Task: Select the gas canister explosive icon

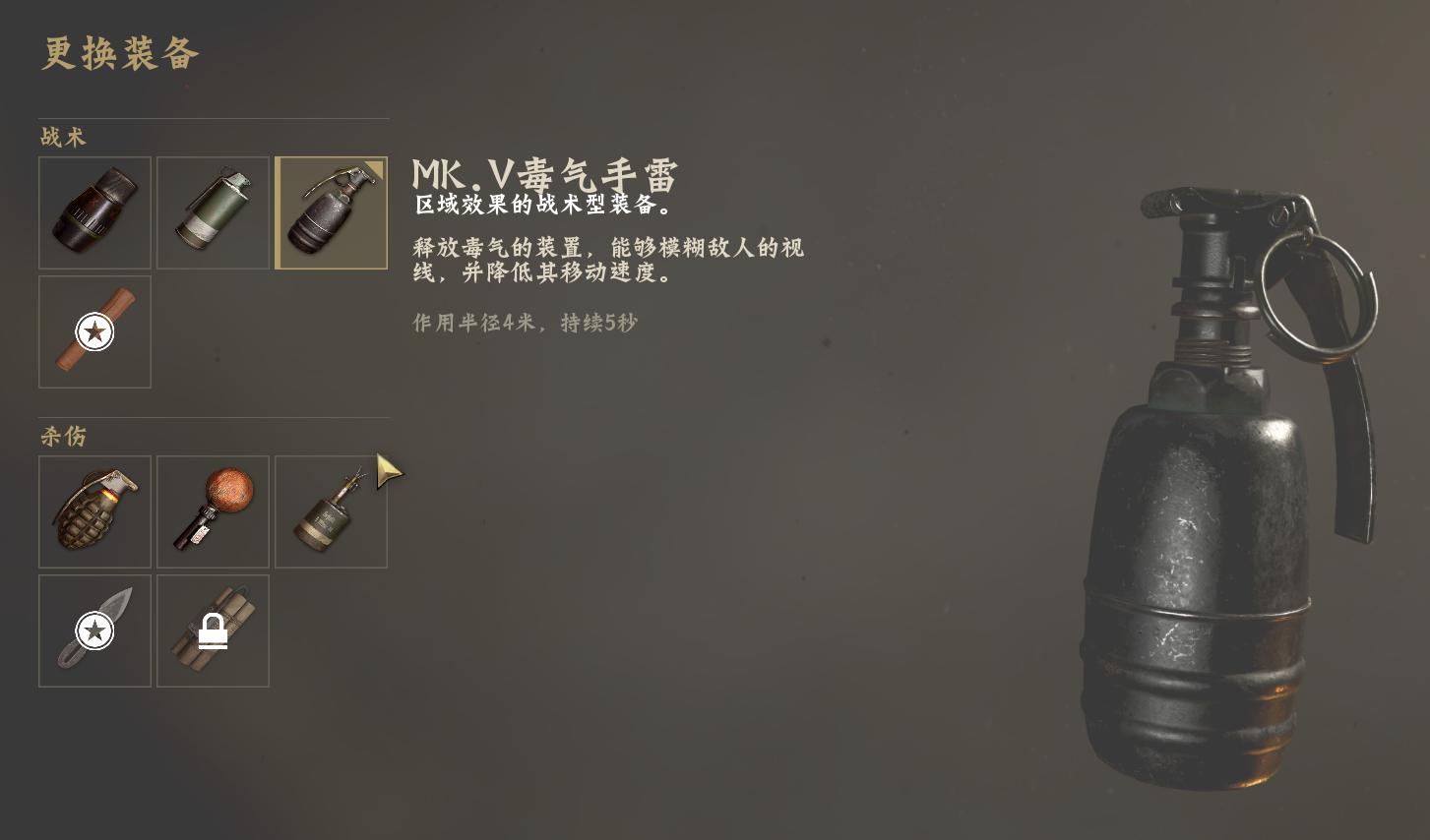Action: pyautogui.click(x=331, y=511)
